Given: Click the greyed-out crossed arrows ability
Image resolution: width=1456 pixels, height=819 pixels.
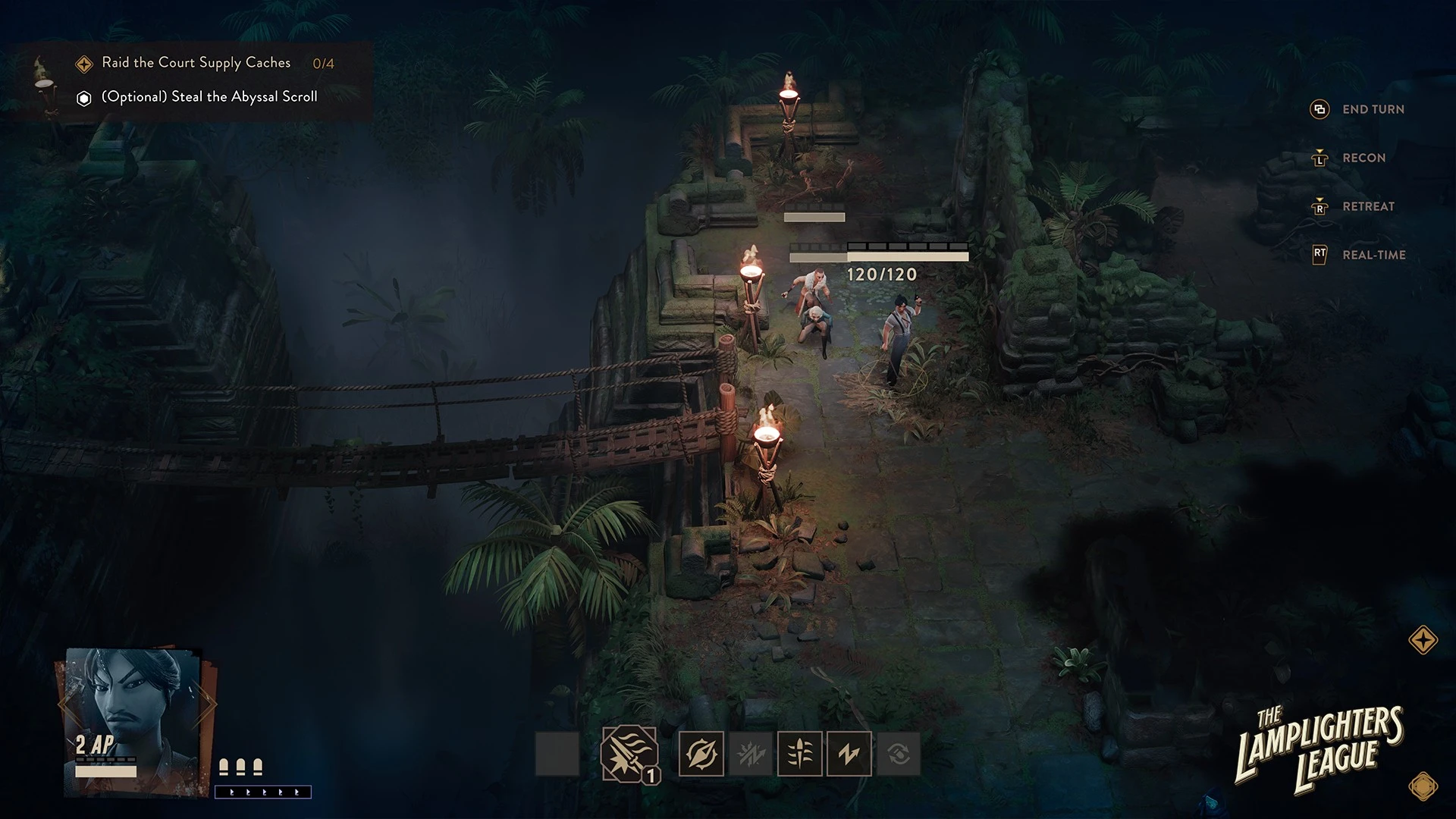Looking at the screenshot, I should (x=750, y=754).
